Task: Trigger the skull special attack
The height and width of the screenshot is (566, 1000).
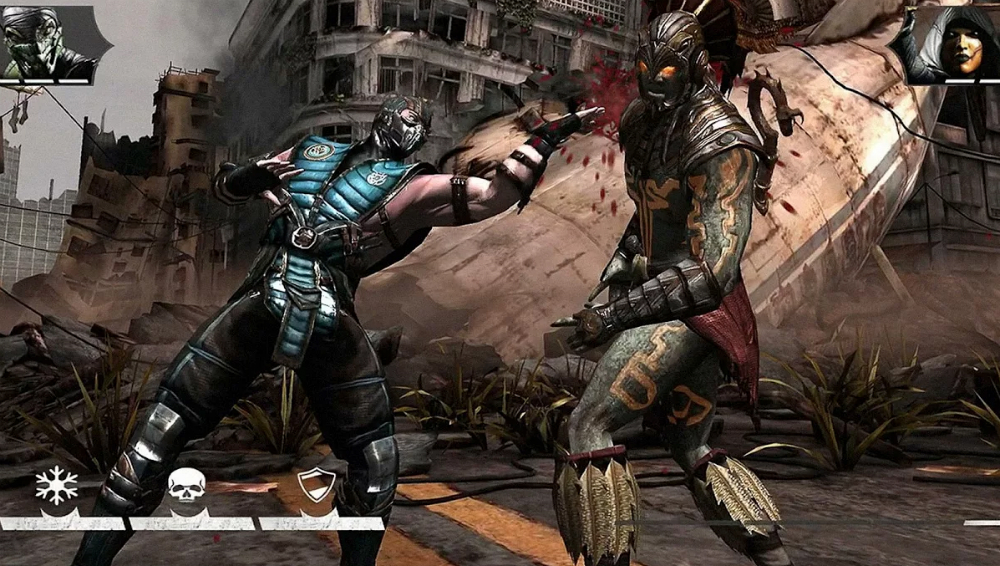Action: [x=186, y=486]
